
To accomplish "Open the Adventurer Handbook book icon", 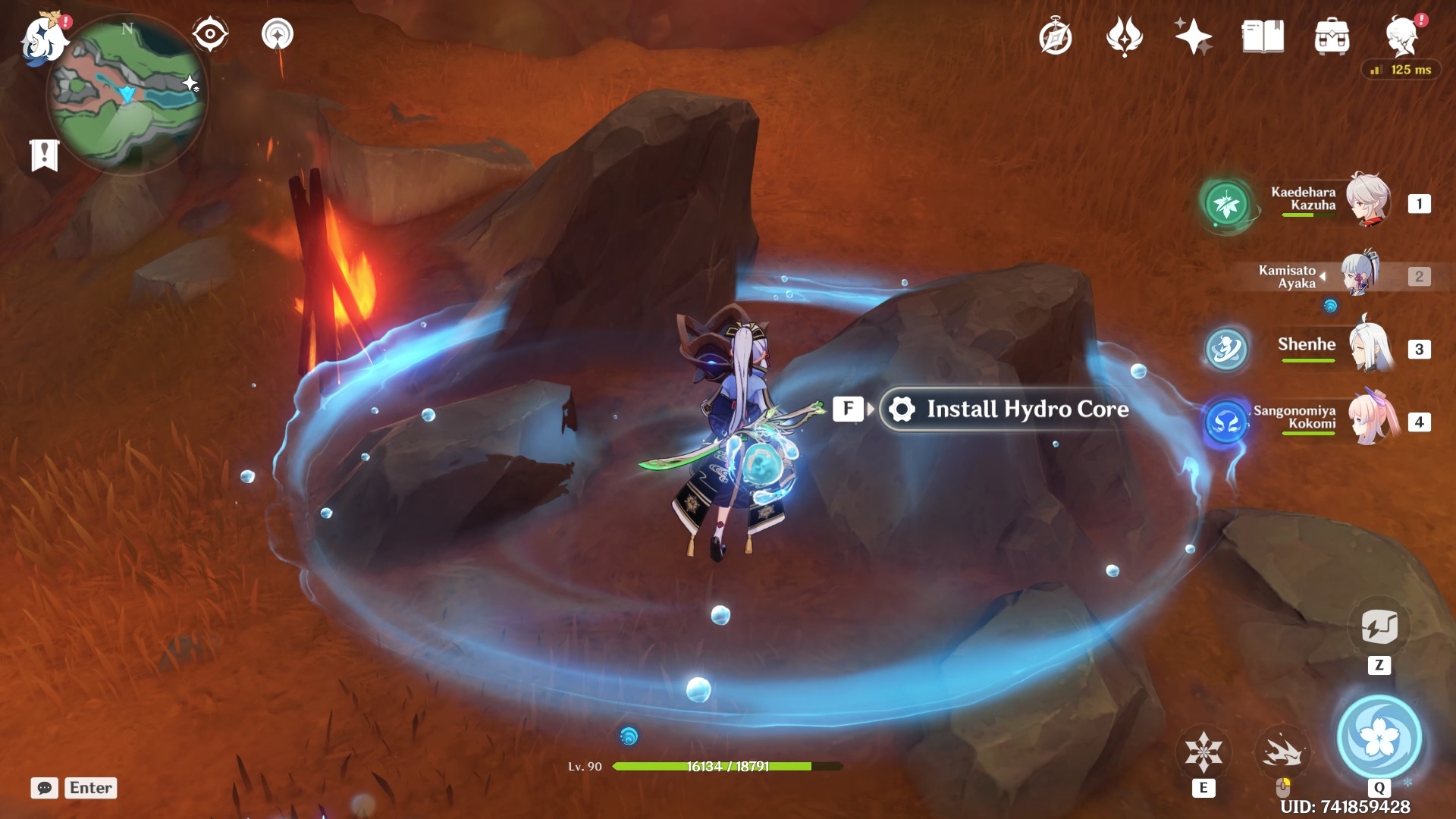I will [1263, 36].
